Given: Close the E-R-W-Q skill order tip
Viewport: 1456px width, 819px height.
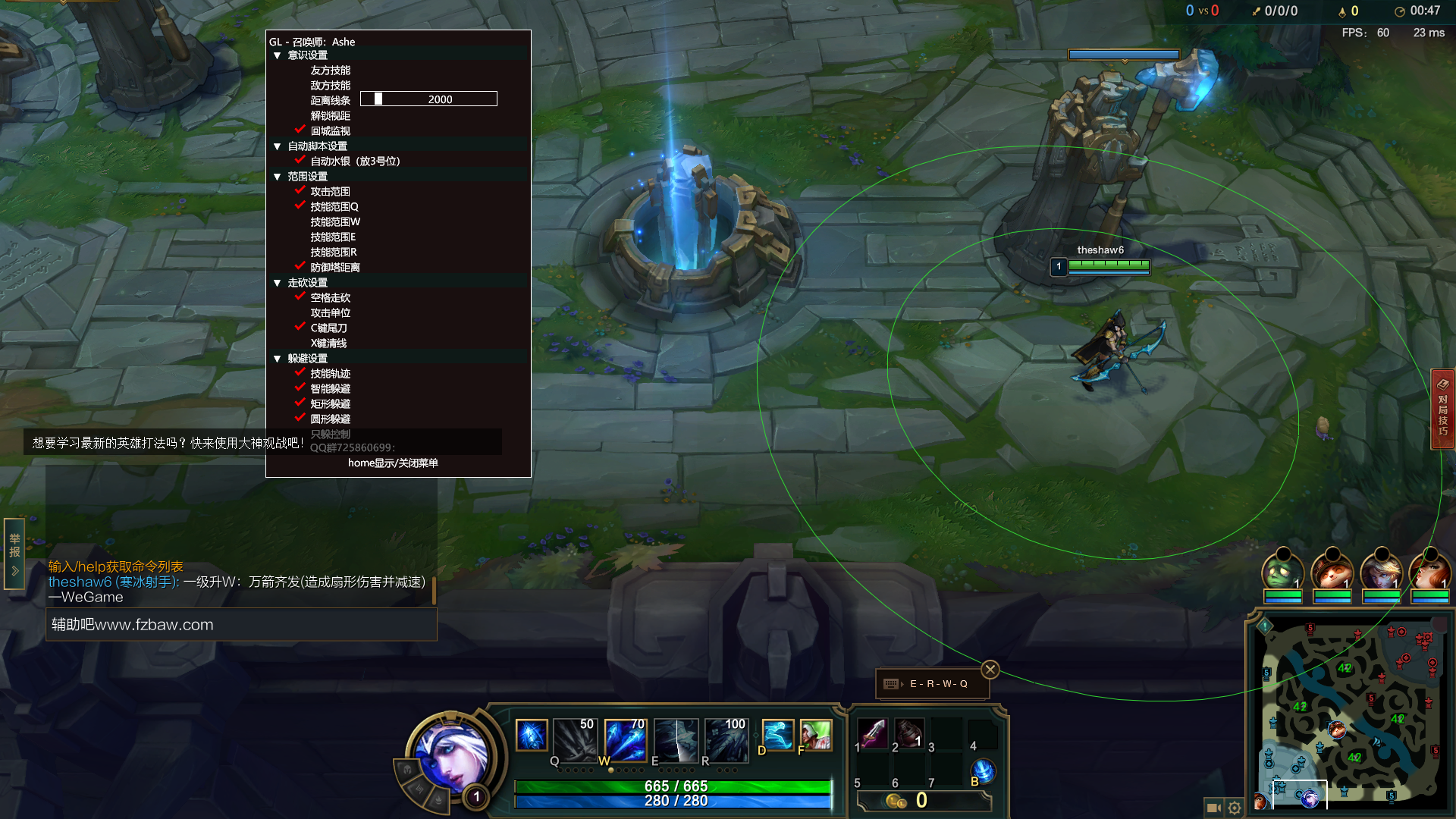Looking at the screenshot, I should 990,670.
